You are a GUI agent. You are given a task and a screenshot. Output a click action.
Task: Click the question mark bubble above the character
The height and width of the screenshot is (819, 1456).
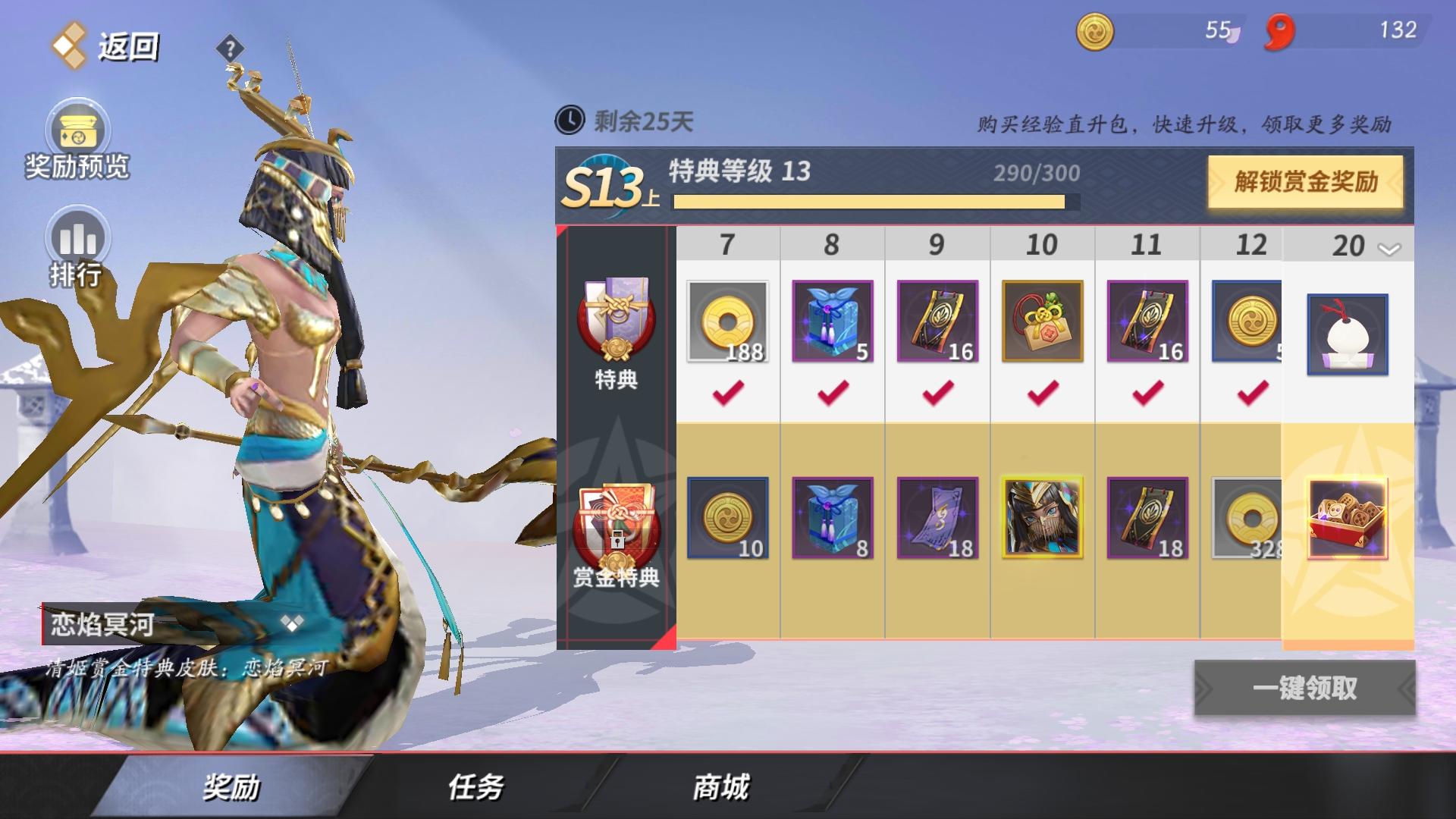pos(230,47)
